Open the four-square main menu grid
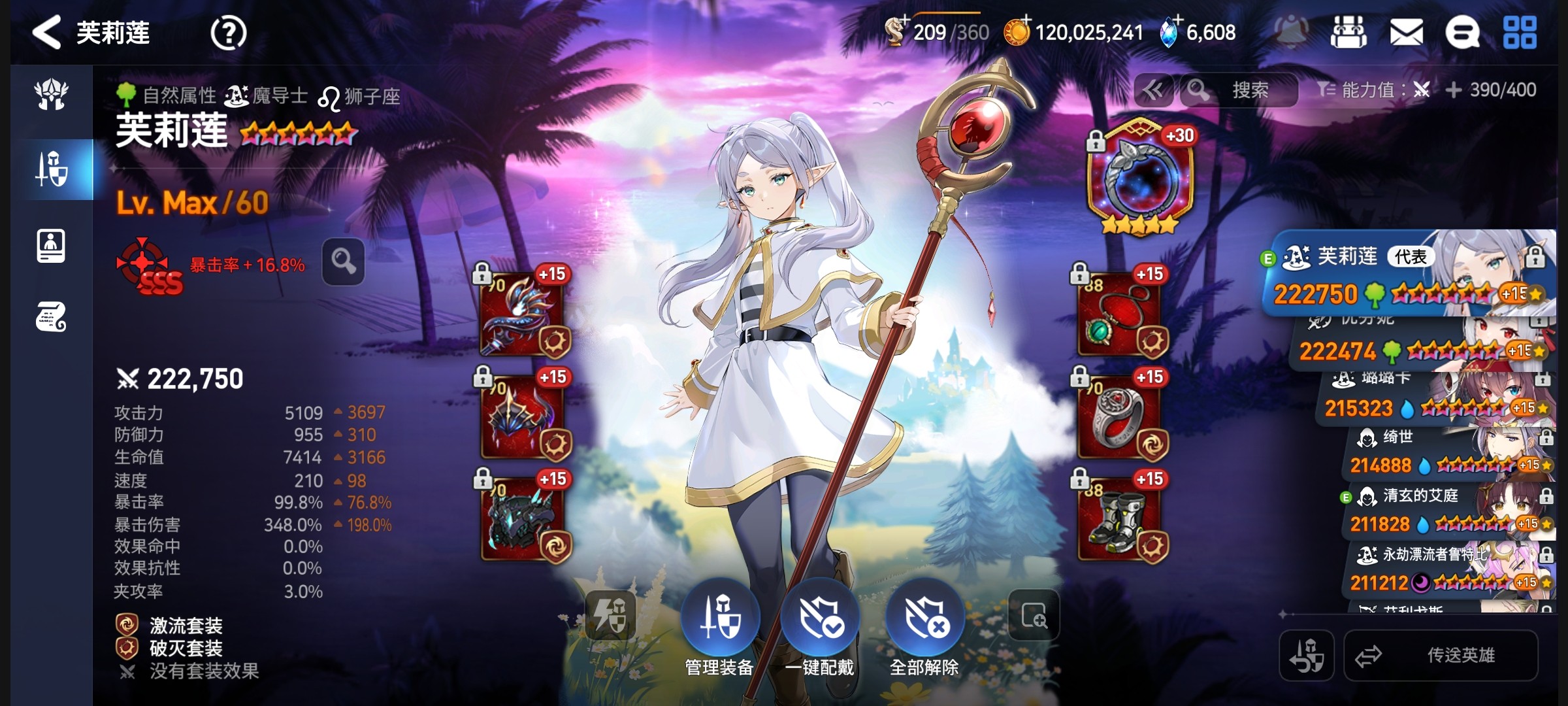Viewport: 1568px width, 706px height. pyautogui.click(x=1520, y=32)
